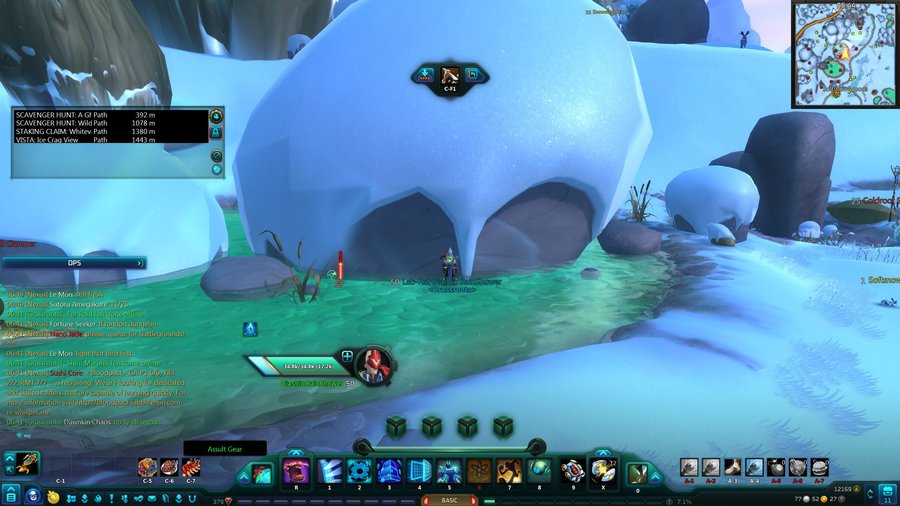Image resolution: width=900 pixels, height=506 pixels.
Task: Select the VISTA: Ice Crag View path row
Action: [x=108, y=140]
